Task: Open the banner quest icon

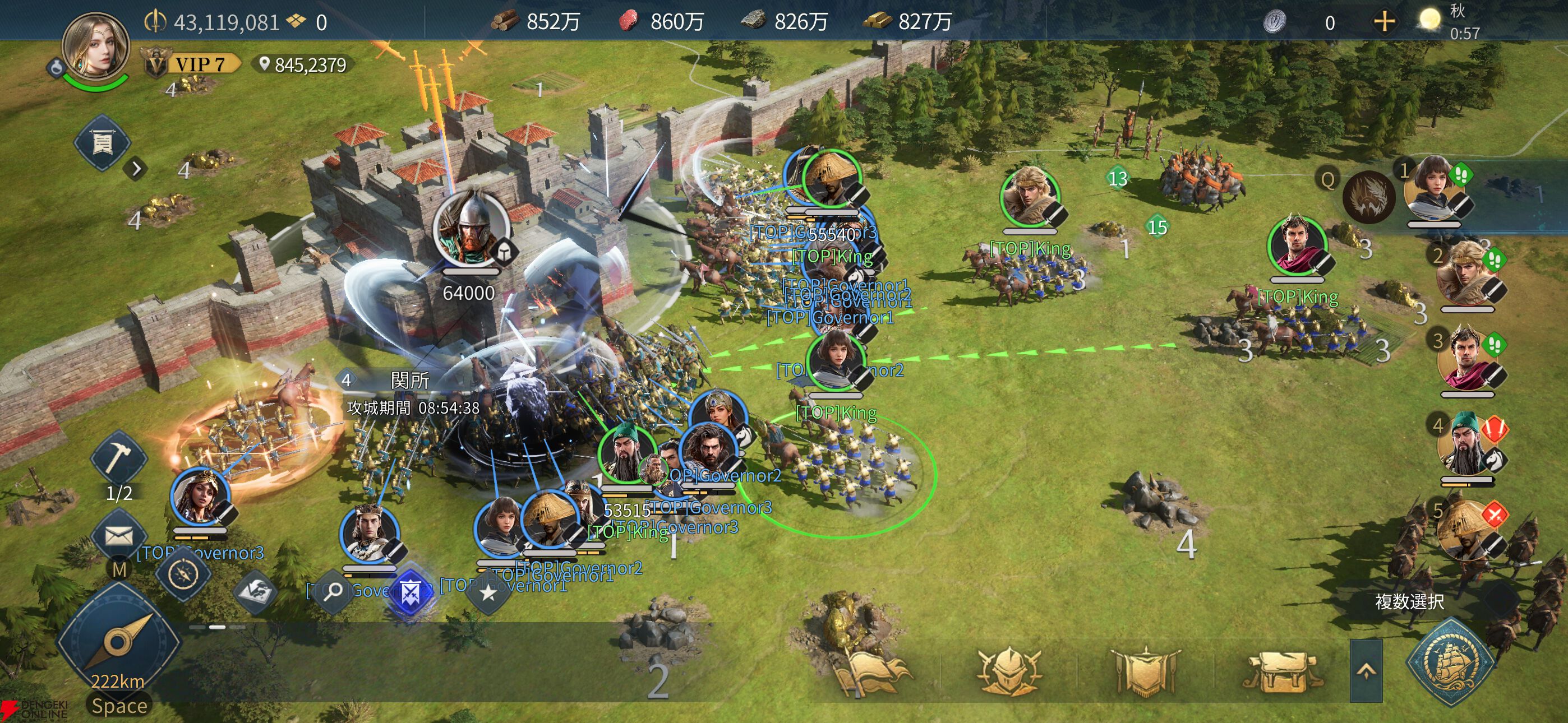Action: (102, 143)
